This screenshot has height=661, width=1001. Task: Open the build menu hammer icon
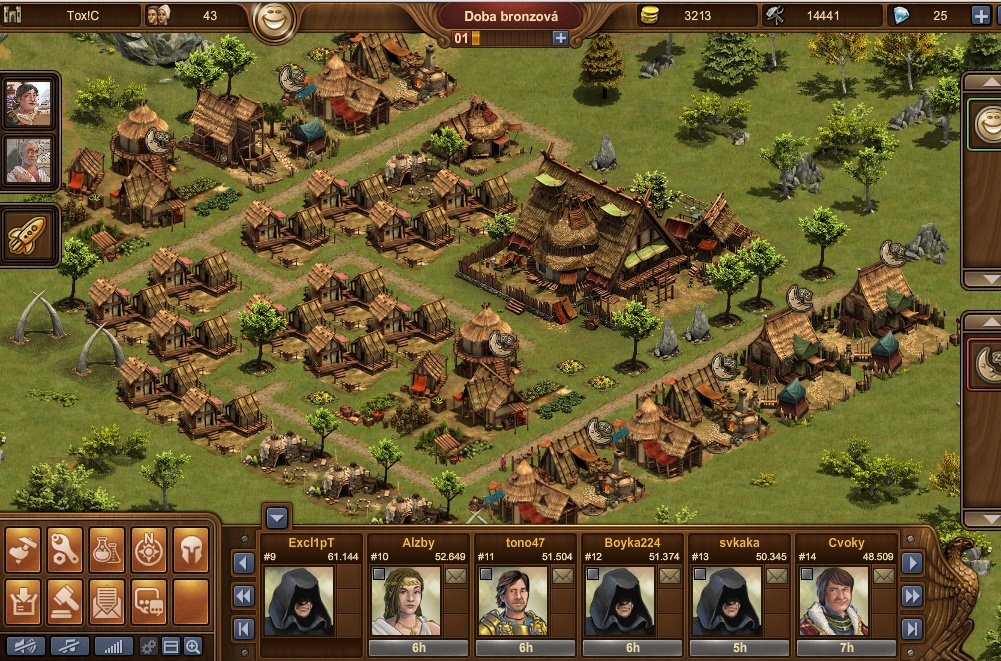click(x=23, y=549)
